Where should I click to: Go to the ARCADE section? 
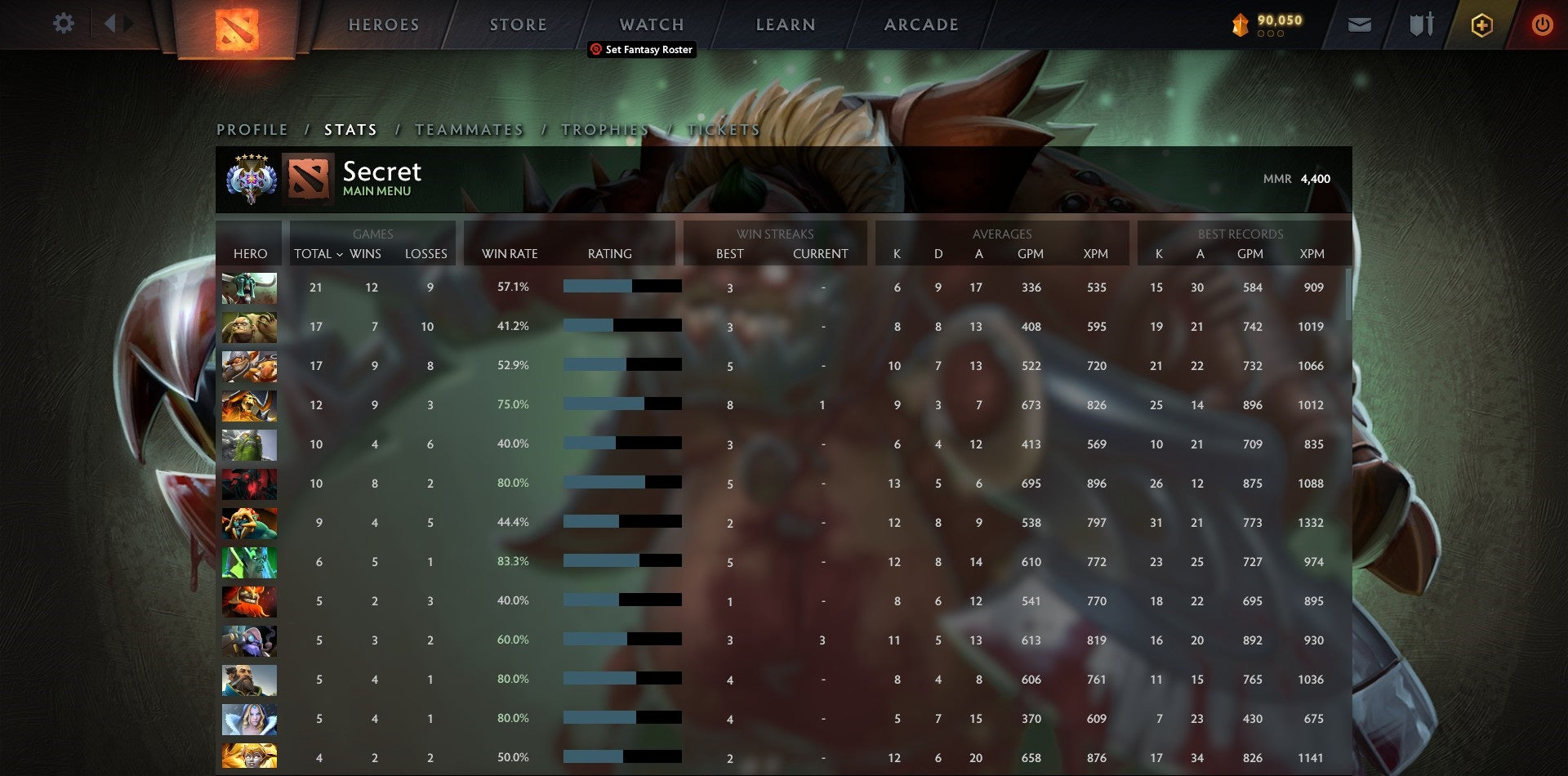[x=921, y=25]
